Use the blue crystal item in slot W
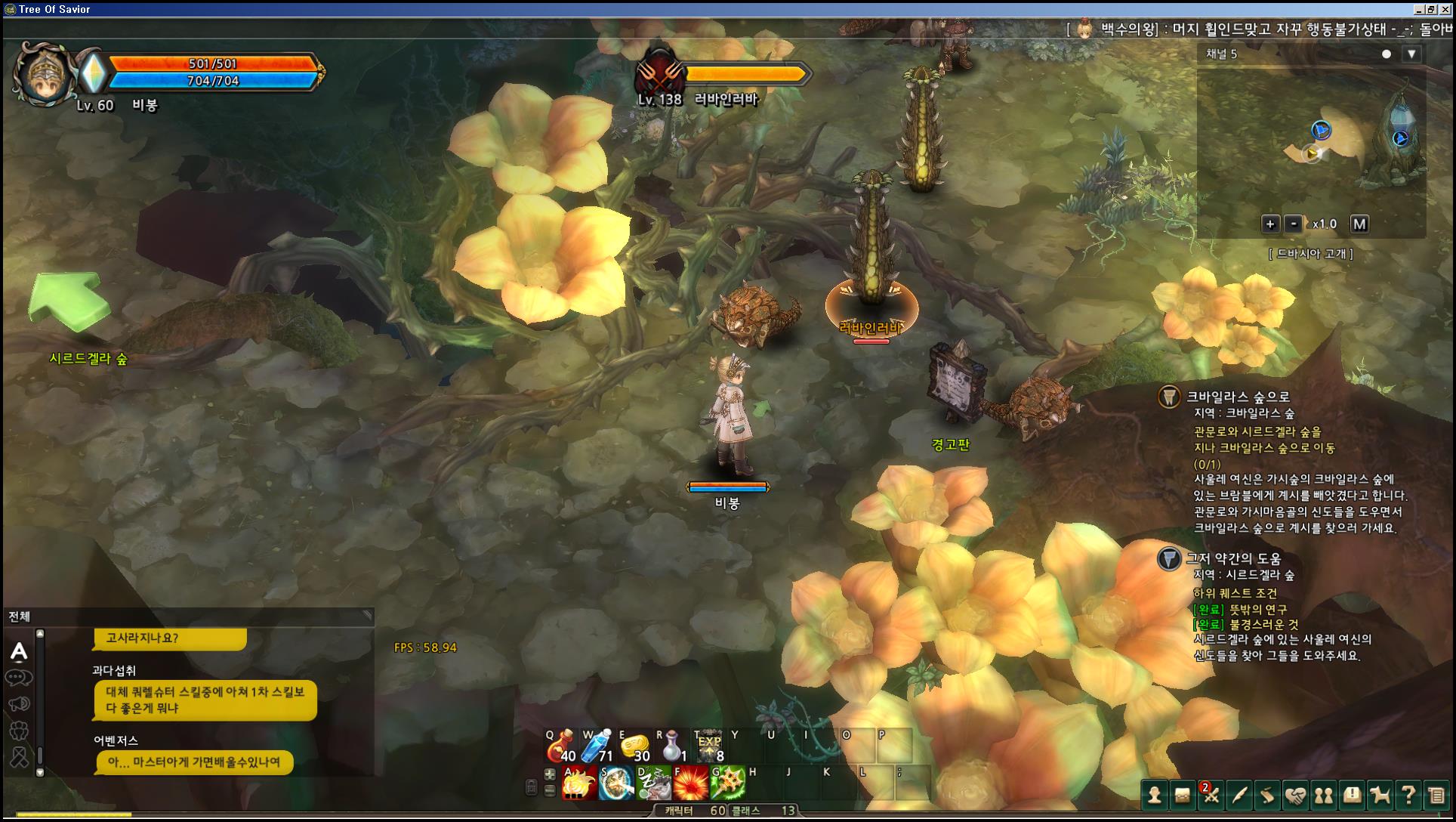Viewport: 1456px width, 822px height. 597,746
